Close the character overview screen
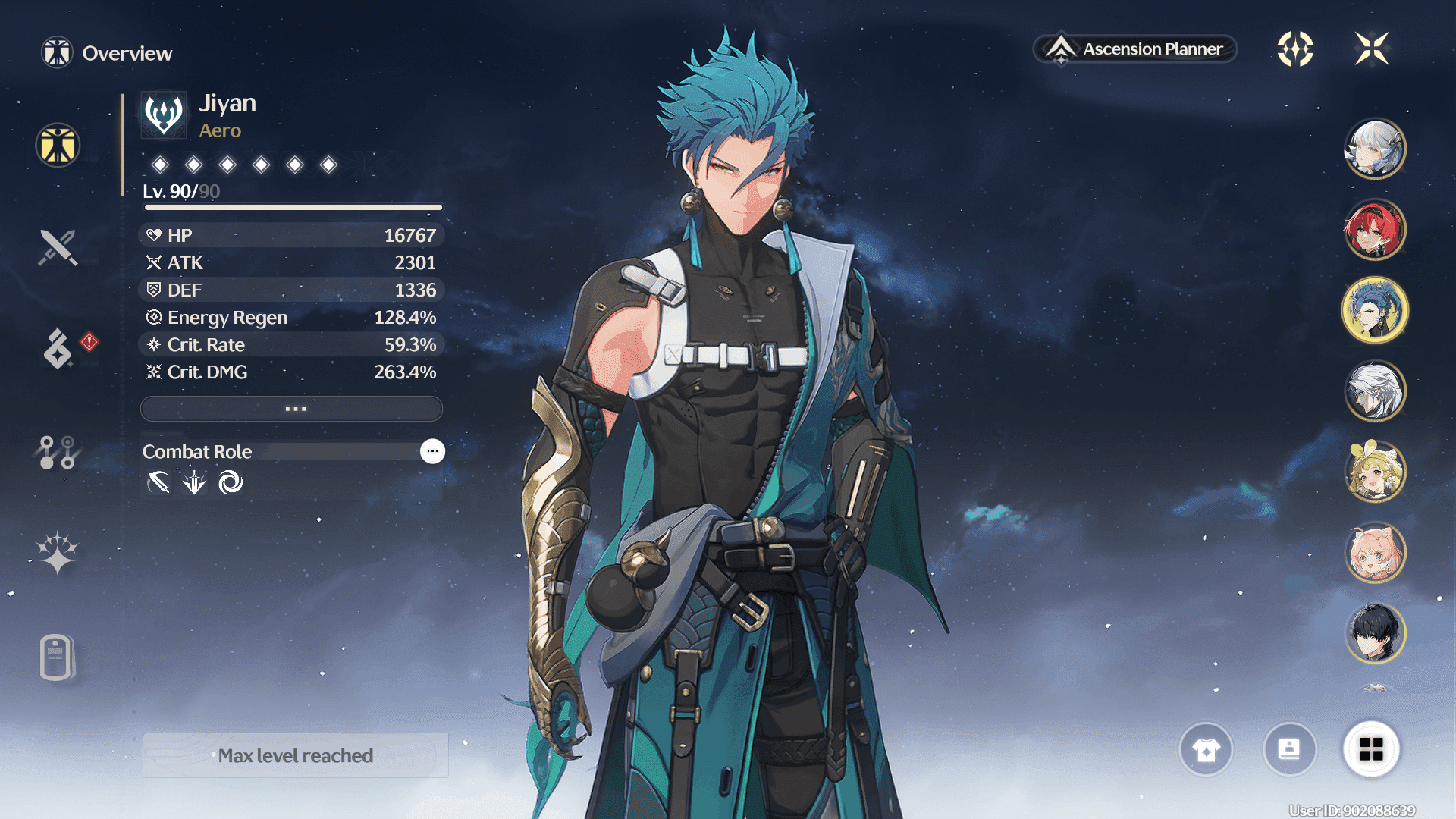Image resolution: width=1456 pixels, height=819 pixels. [1372, 49]
